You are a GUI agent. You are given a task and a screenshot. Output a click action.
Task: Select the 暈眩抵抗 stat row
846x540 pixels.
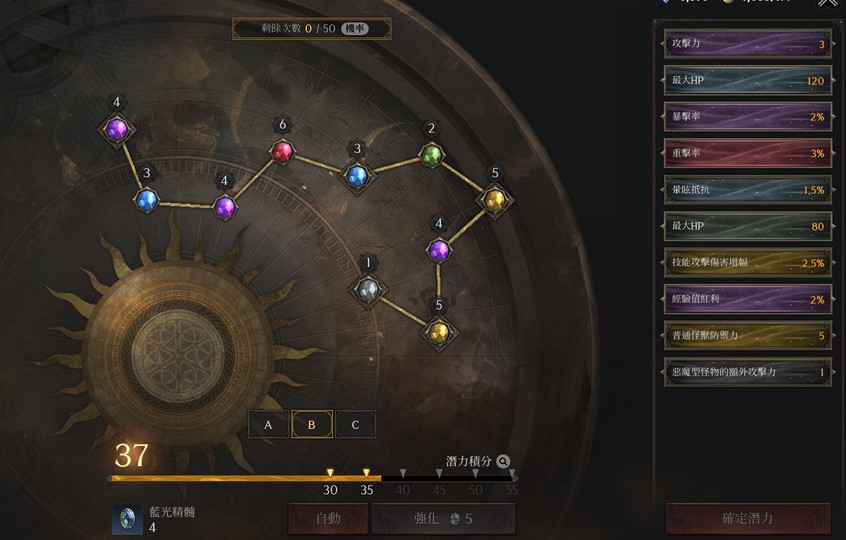click(x=747, y=189)
